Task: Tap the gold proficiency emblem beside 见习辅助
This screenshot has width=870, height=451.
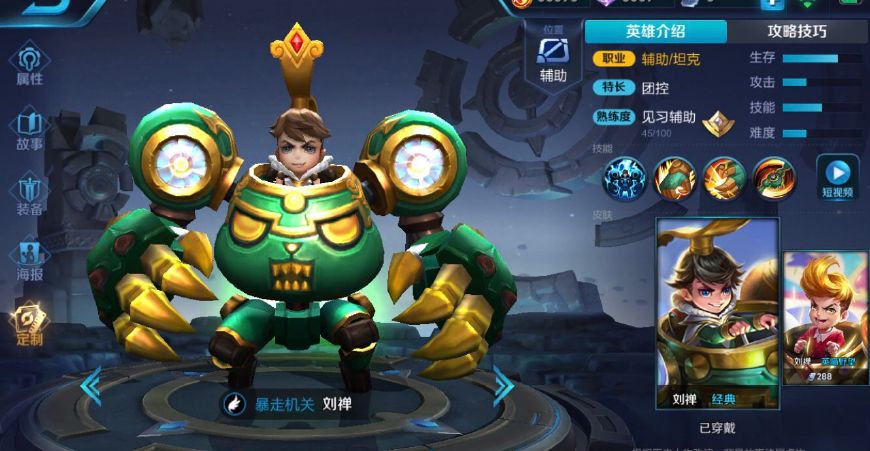Action: [x=716, y=123]
